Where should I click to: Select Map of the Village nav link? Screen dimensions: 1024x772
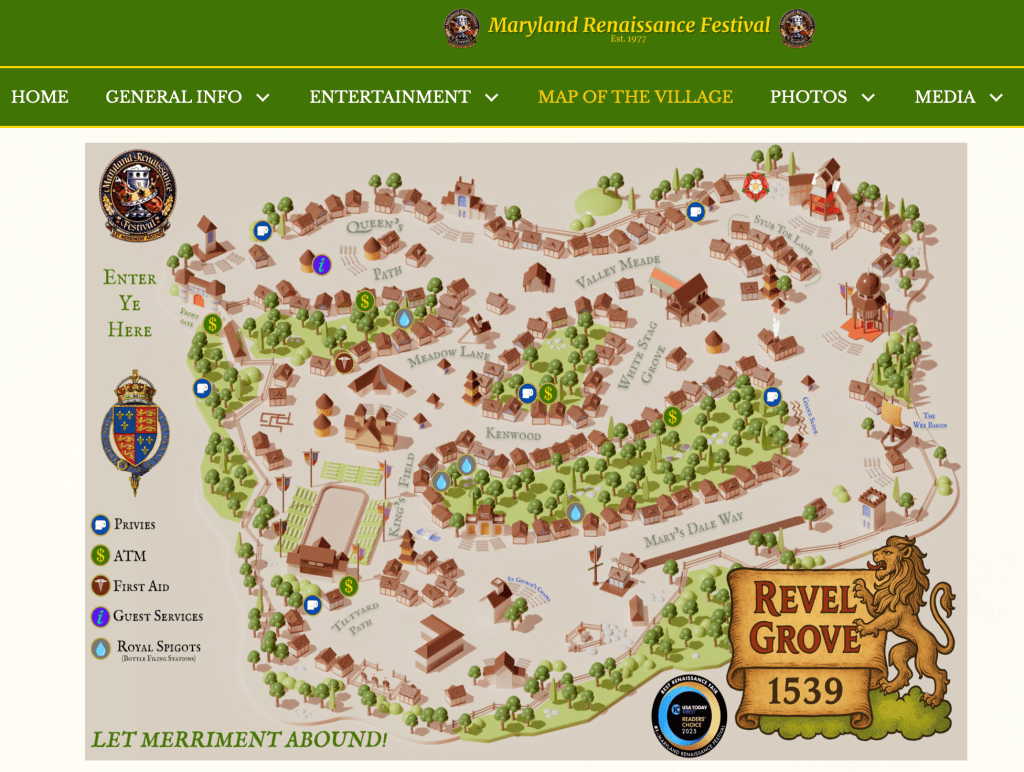(635, 97)
